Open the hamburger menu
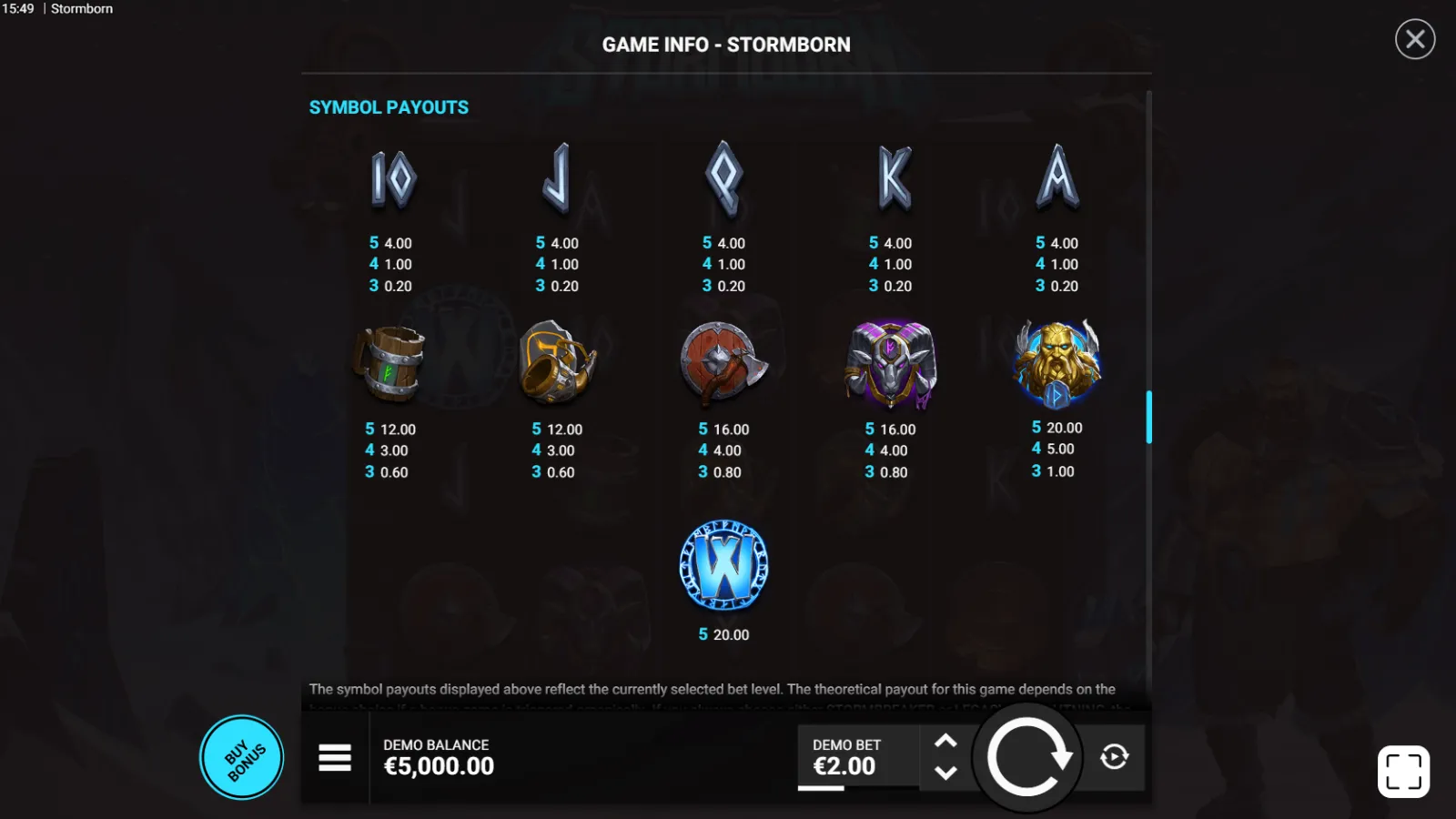Image resolution: width=1456 pixels, height=819 pixels. (335, 757)
